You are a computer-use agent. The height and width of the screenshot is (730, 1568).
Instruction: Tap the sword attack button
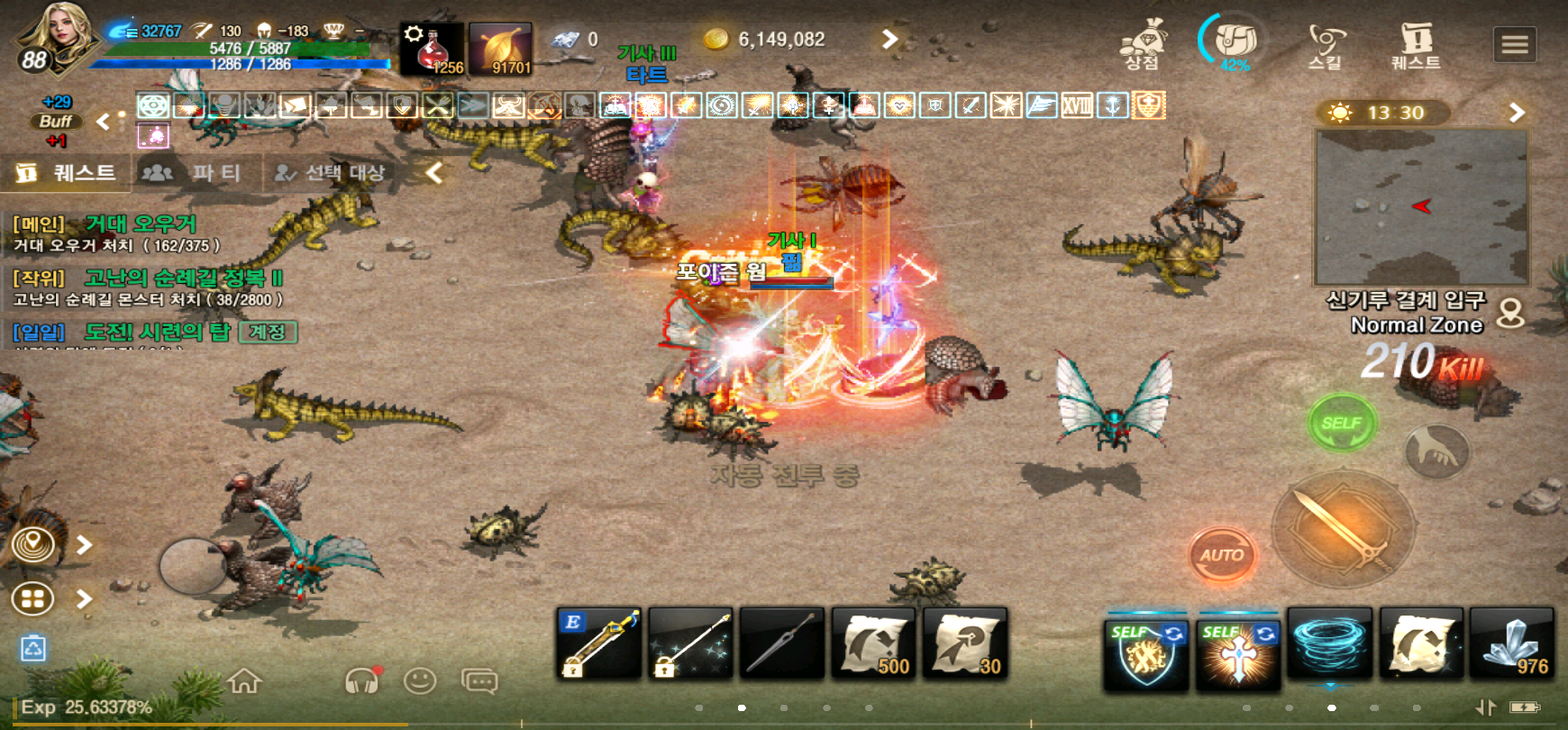point(1343,527)
